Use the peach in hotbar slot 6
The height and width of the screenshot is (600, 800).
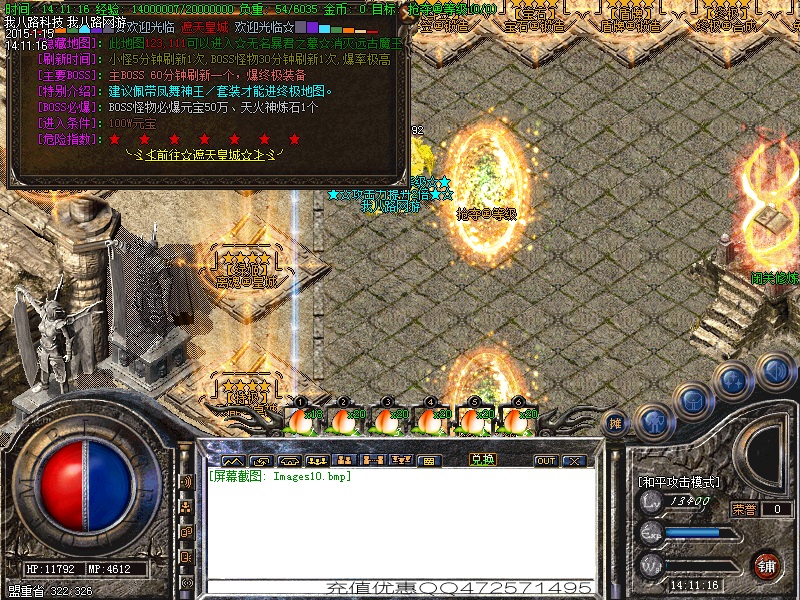click(517, 420)
